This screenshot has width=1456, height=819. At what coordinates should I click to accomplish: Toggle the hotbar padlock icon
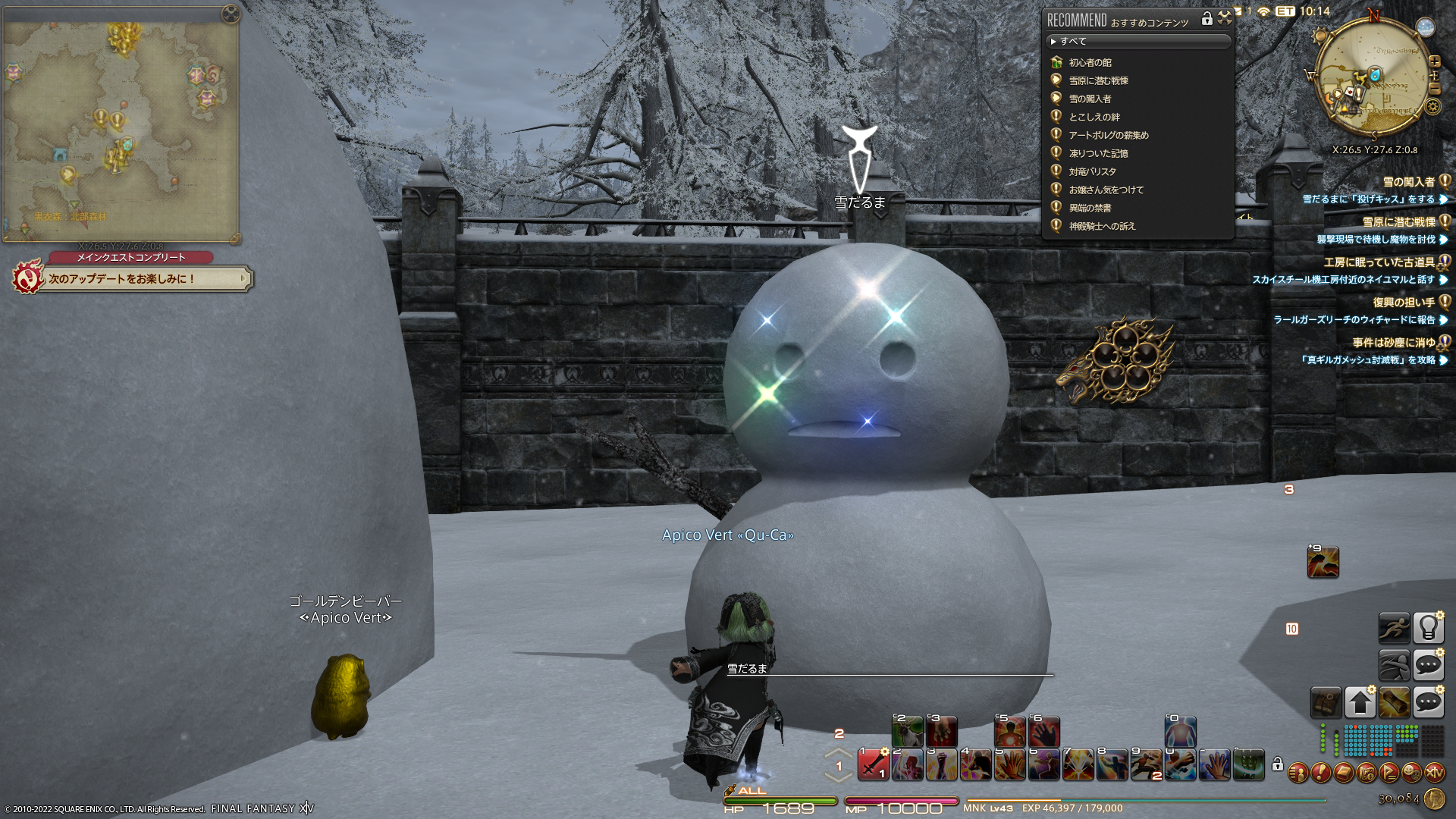pos(1277,764)
